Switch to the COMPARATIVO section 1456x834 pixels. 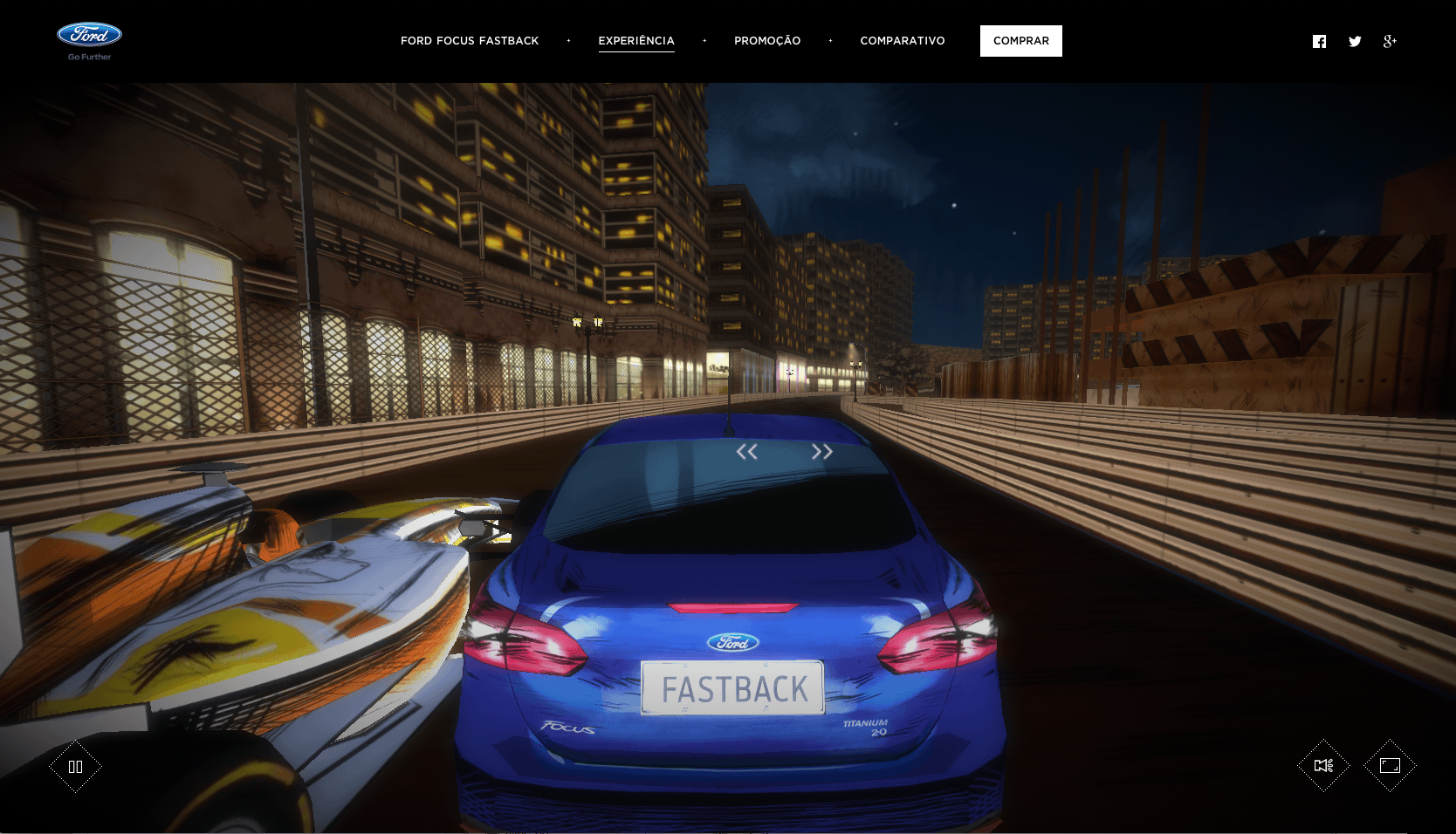[903, 41]
